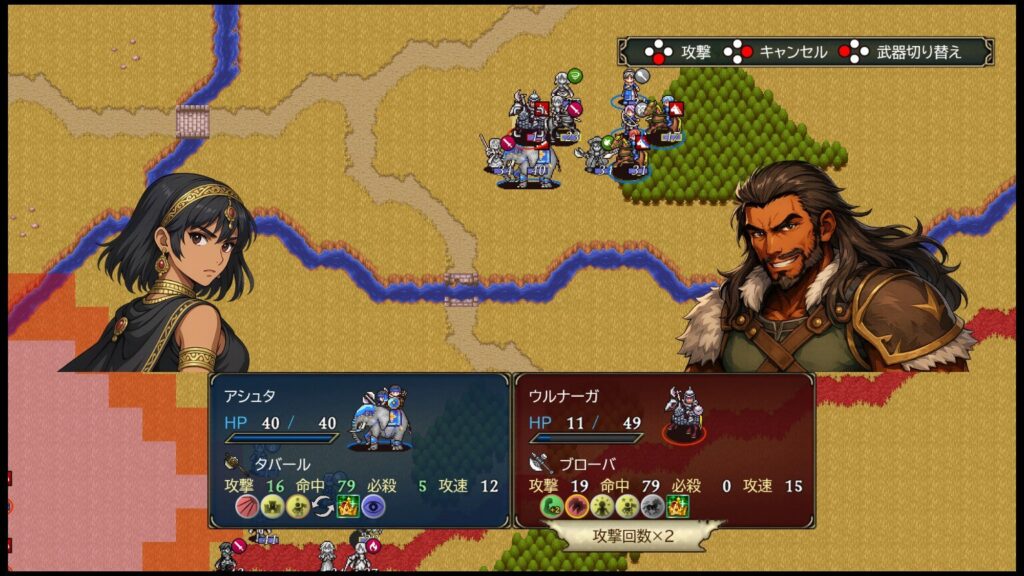Select the green flexing arm skill icon
Viewport: 1024px width, 576px height.
click(551, 507)
